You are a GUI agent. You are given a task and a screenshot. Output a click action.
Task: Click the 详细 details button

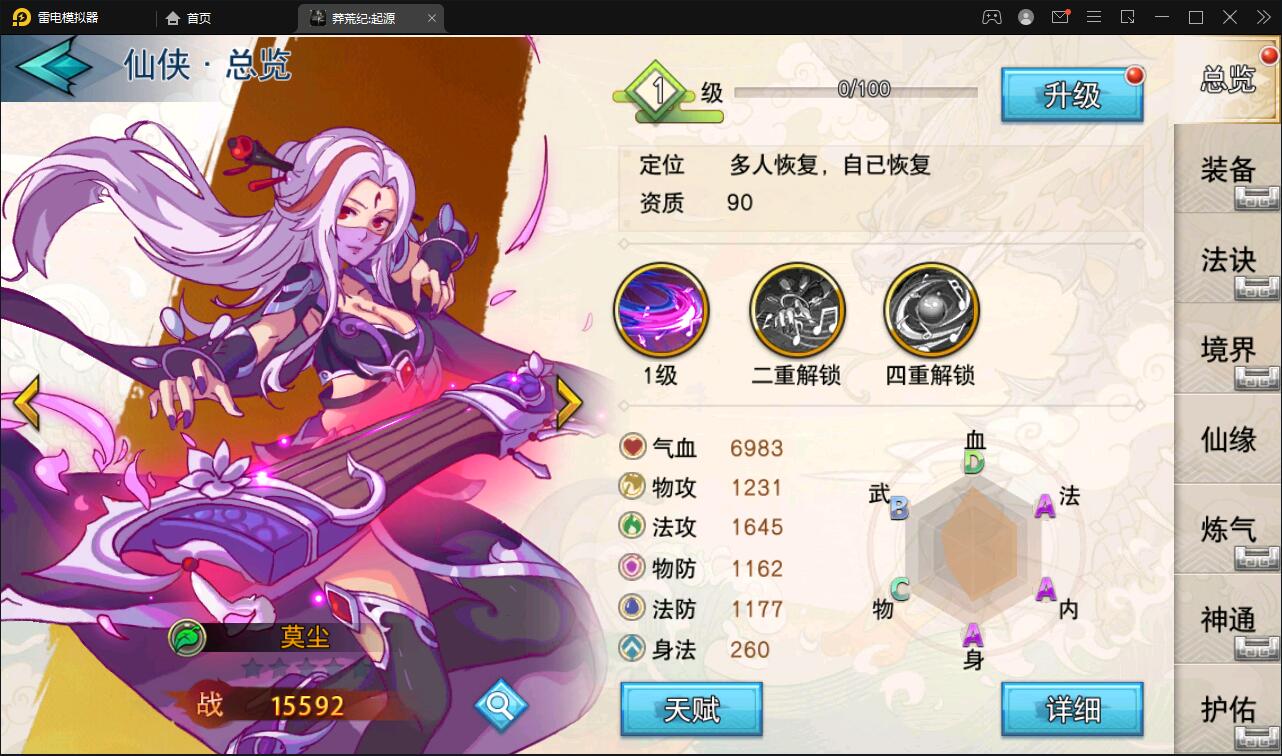click(1072, 708)
